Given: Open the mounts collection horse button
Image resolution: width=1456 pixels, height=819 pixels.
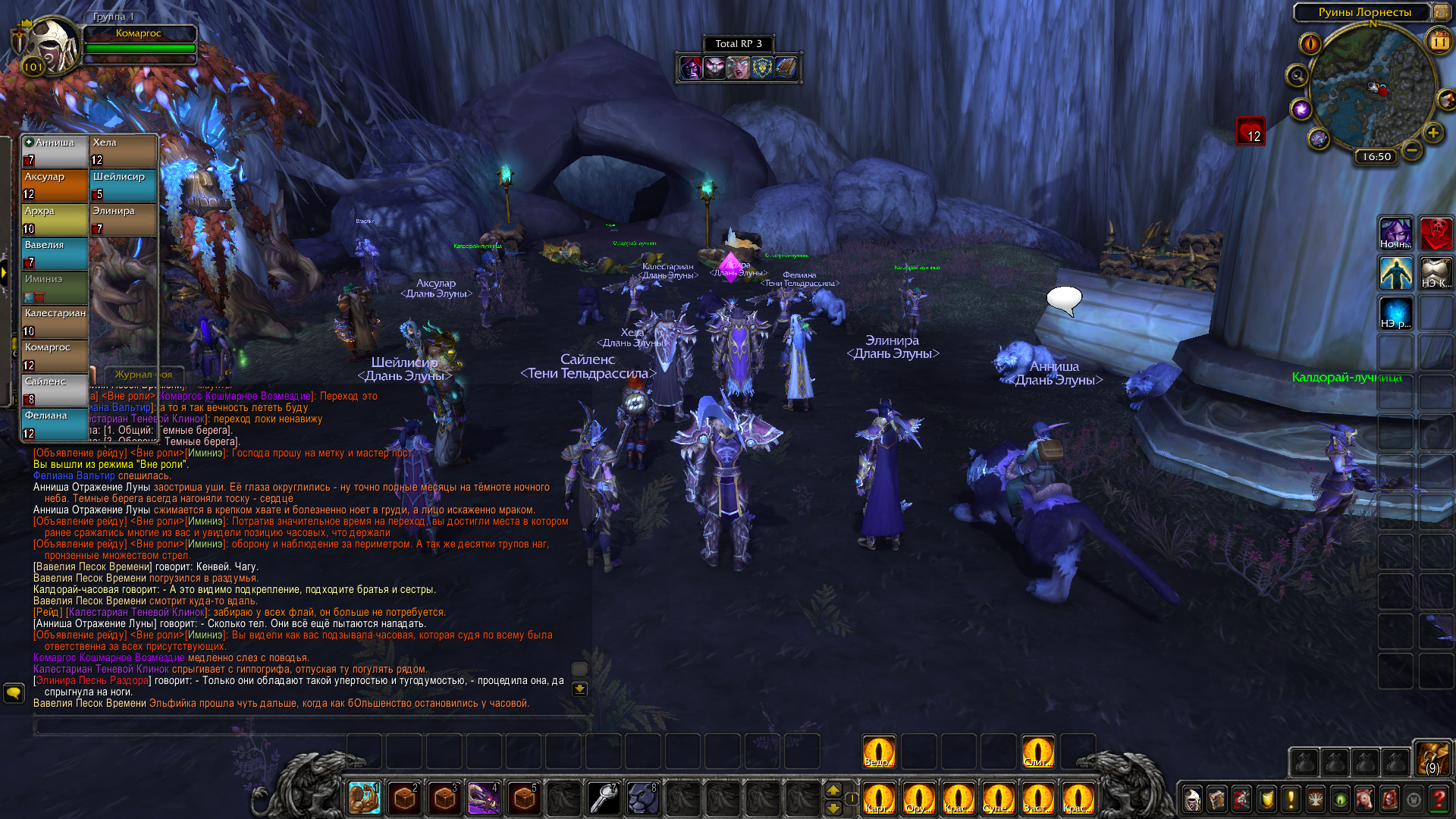Looking at the screenshot, I should tap(1364, 799).
